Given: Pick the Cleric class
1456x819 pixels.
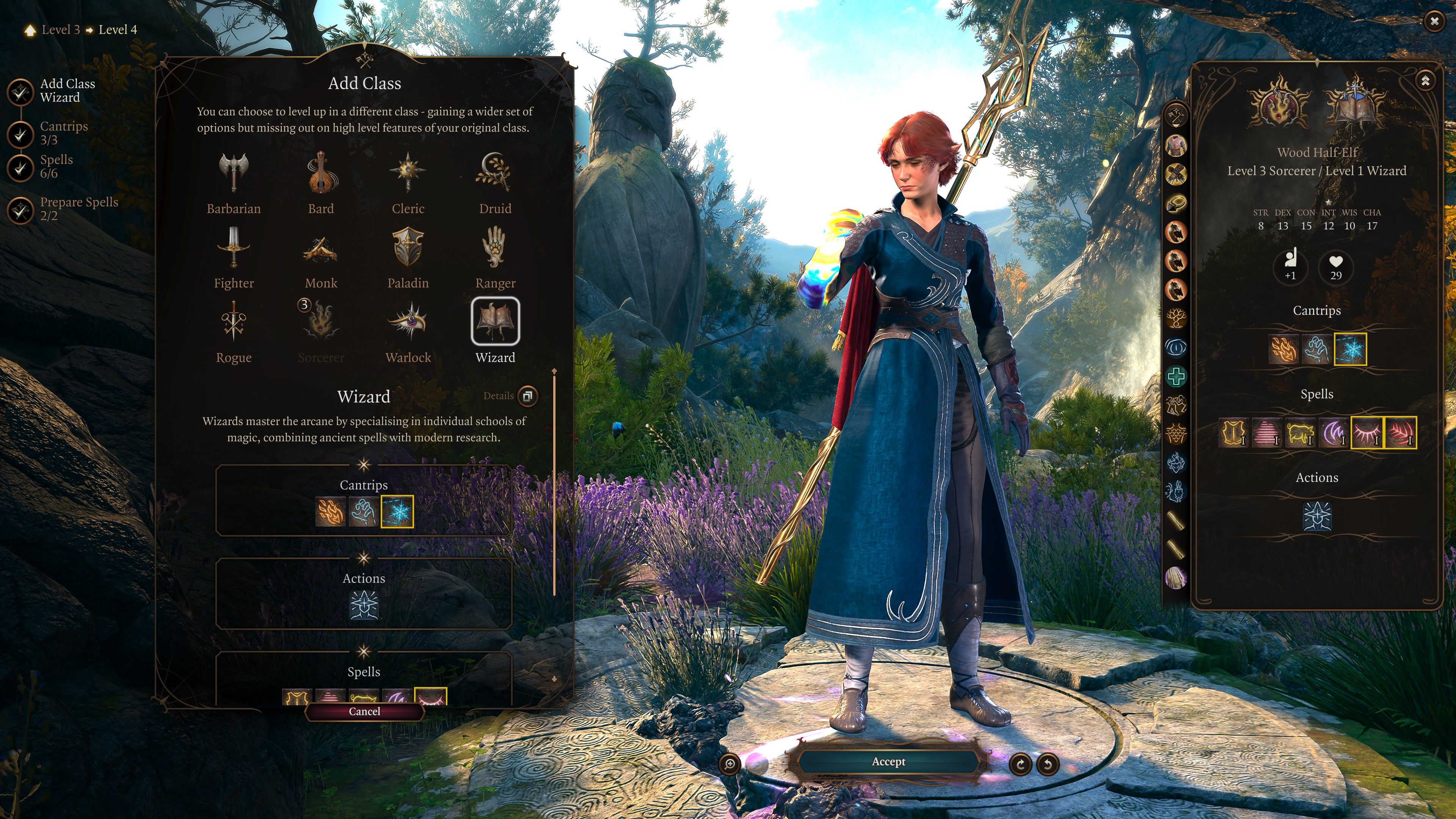Looking at the screenshot, I should [x=408, y=174].
